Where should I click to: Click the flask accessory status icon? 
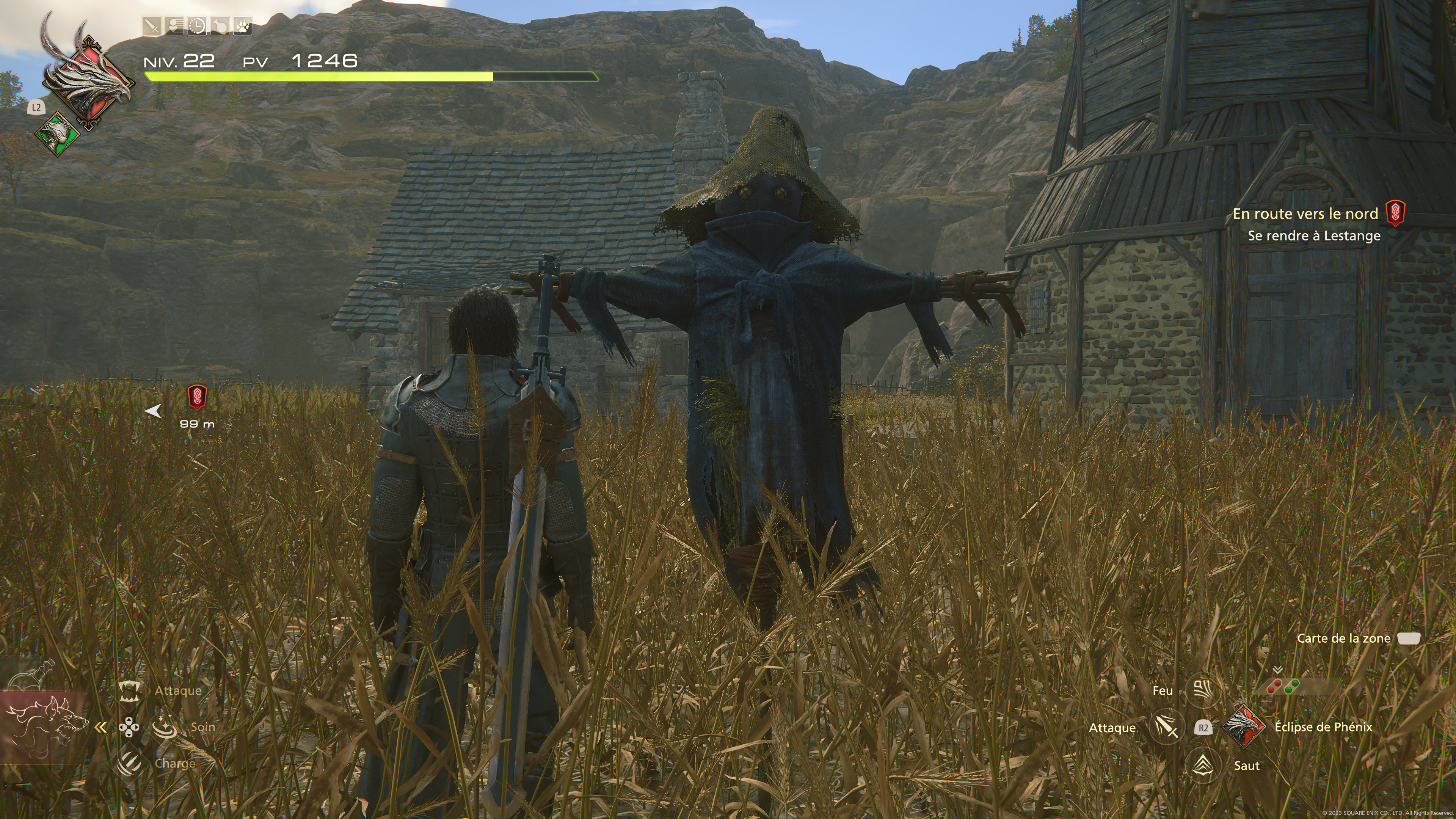click(x=219, y=26)
